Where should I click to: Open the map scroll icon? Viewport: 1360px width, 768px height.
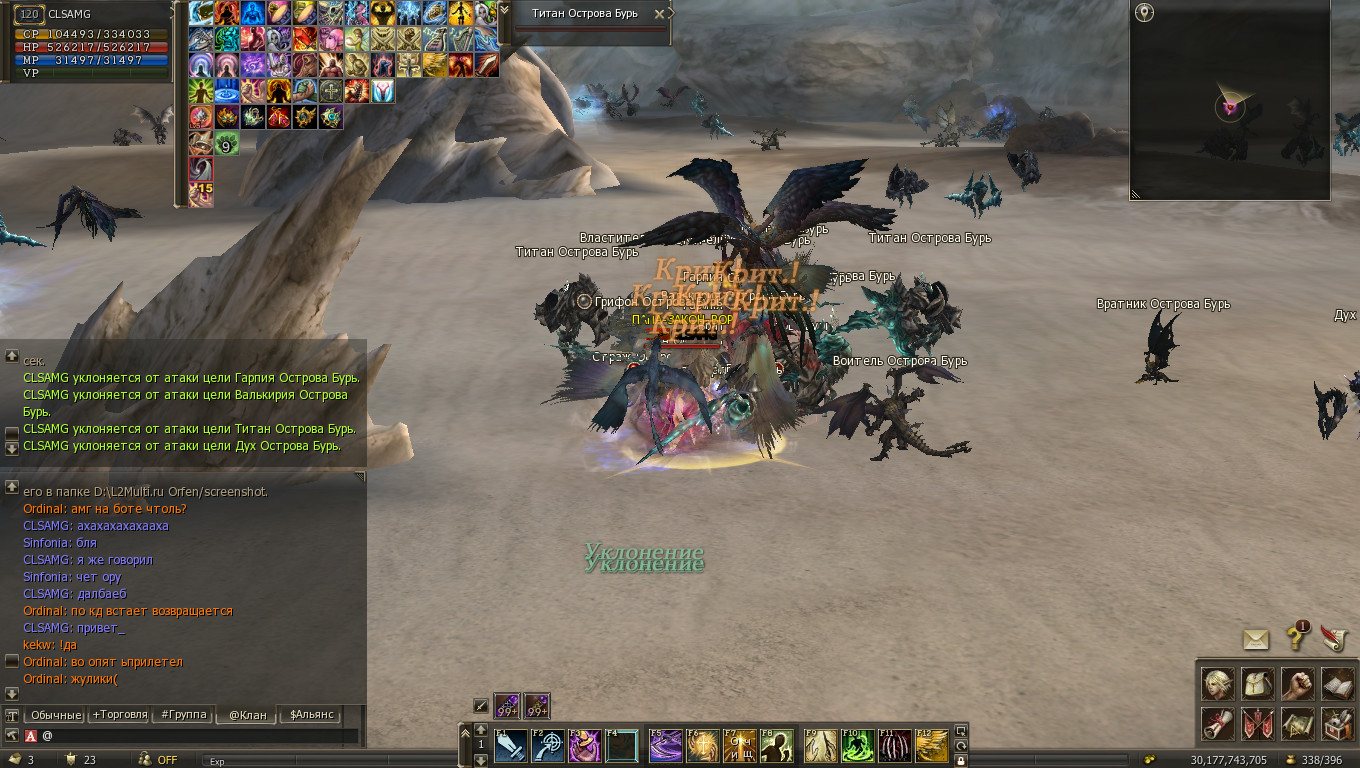(1297, 722)
